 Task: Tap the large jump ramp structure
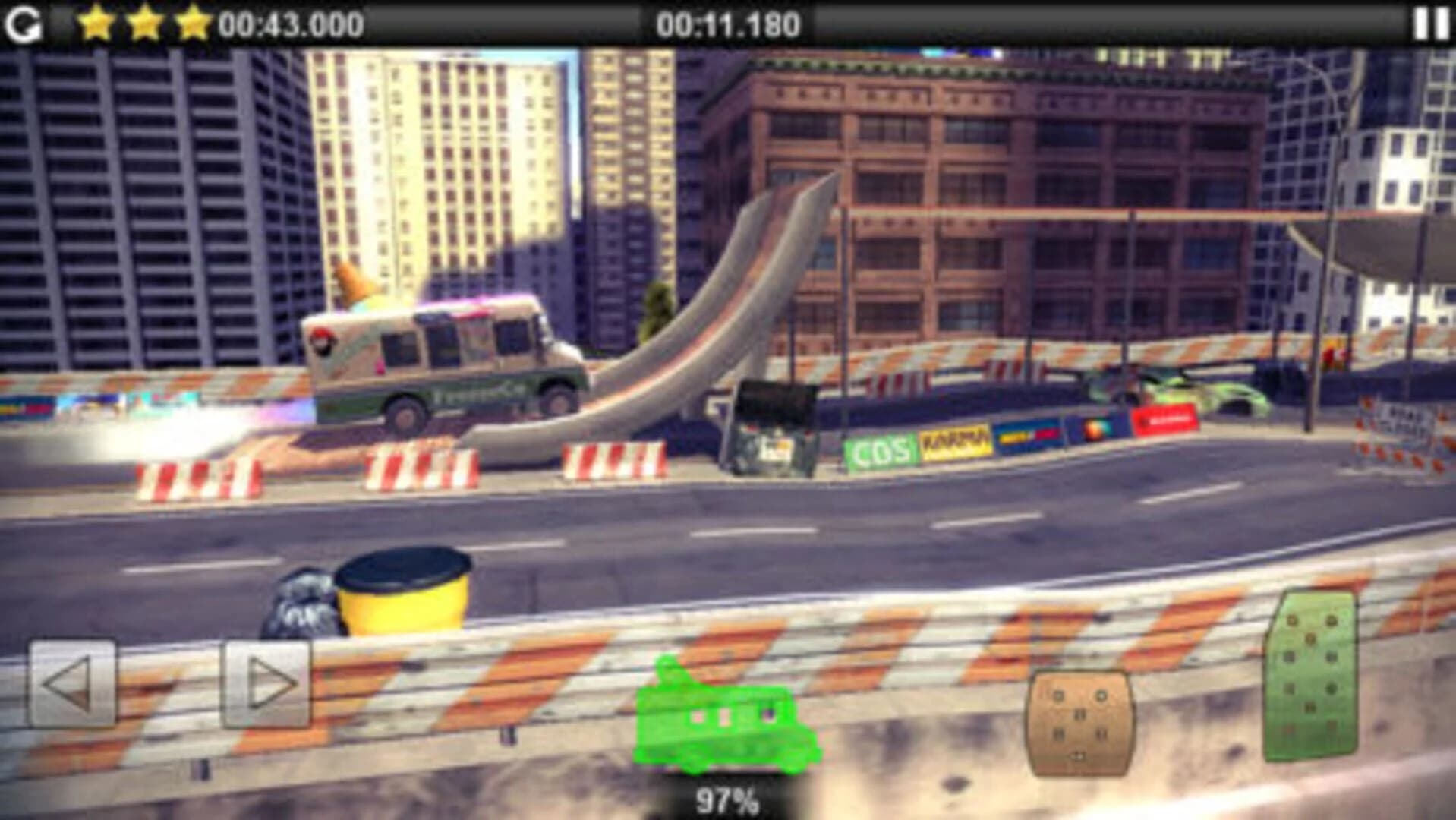[x=721, y=304]
